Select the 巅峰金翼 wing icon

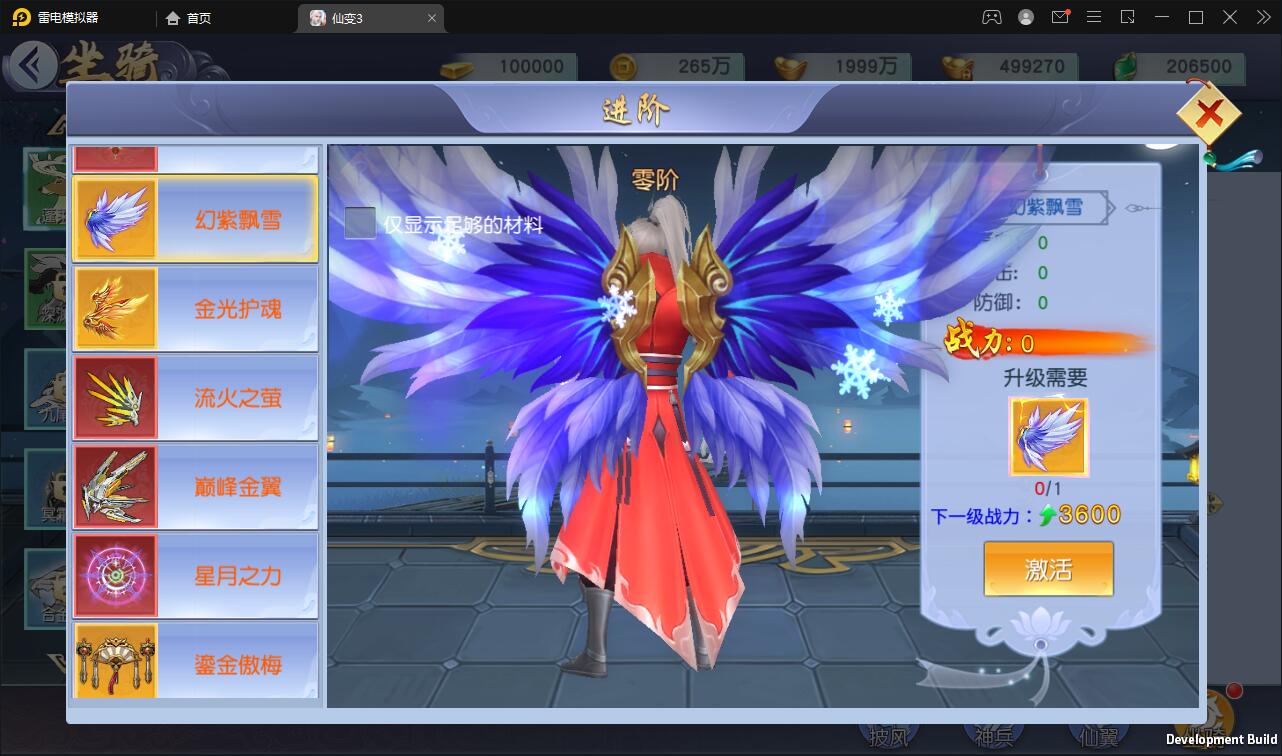click(x=116, y=486)
